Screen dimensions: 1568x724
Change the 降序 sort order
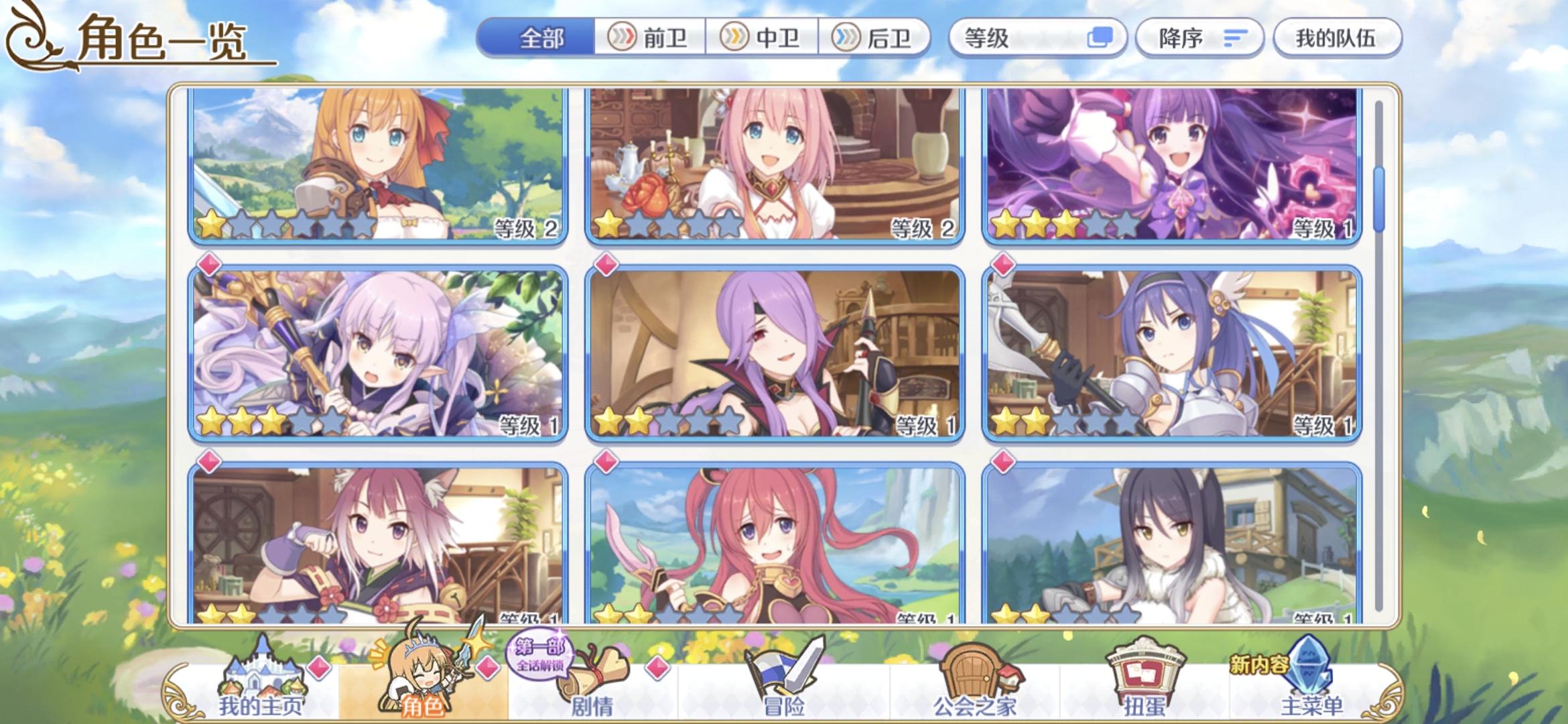click(x=1199, y=38)
